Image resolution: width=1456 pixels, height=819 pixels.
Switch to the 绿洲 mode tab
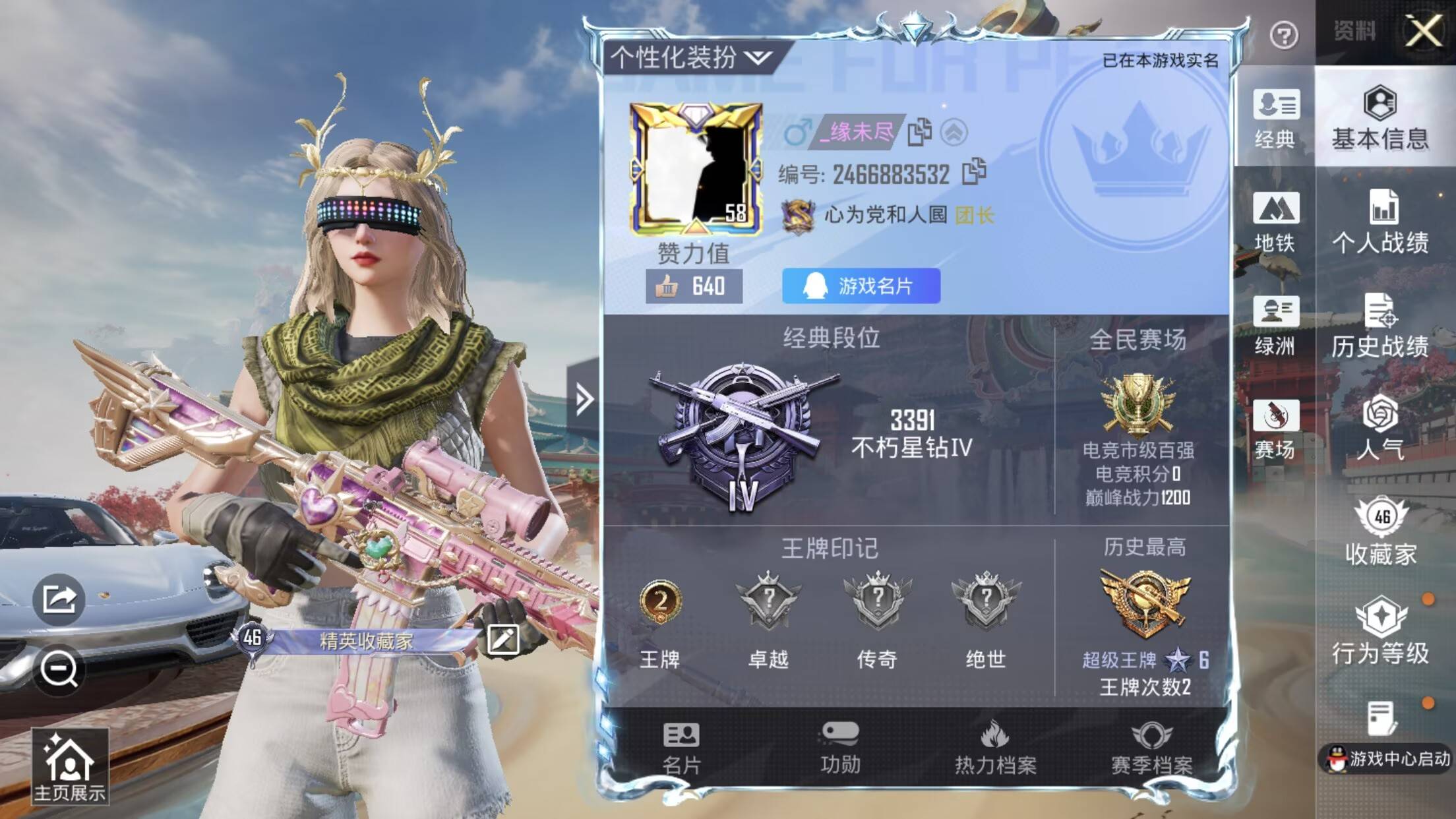pyautogui.click(x=1275, y=326)
